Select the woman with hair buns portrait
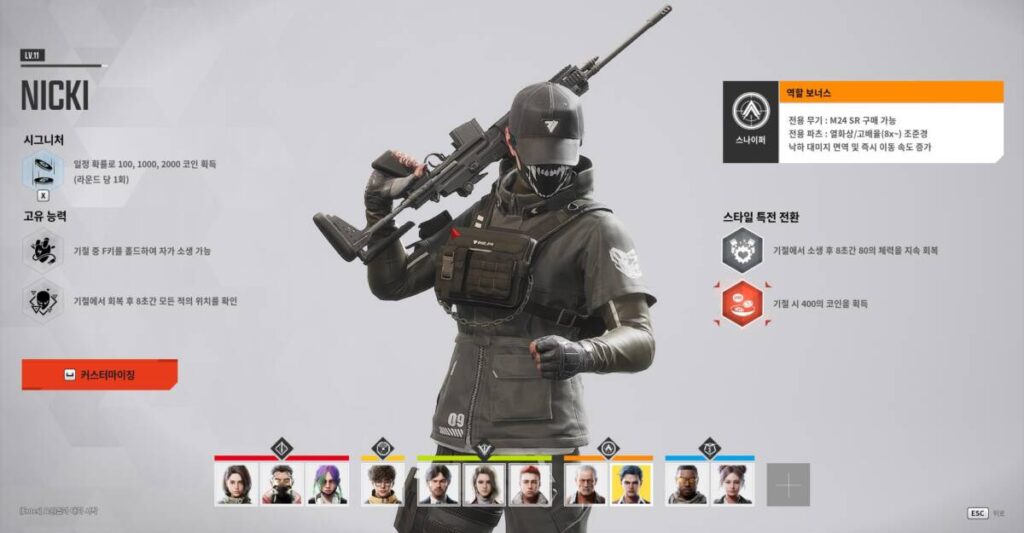 [732, 484]
